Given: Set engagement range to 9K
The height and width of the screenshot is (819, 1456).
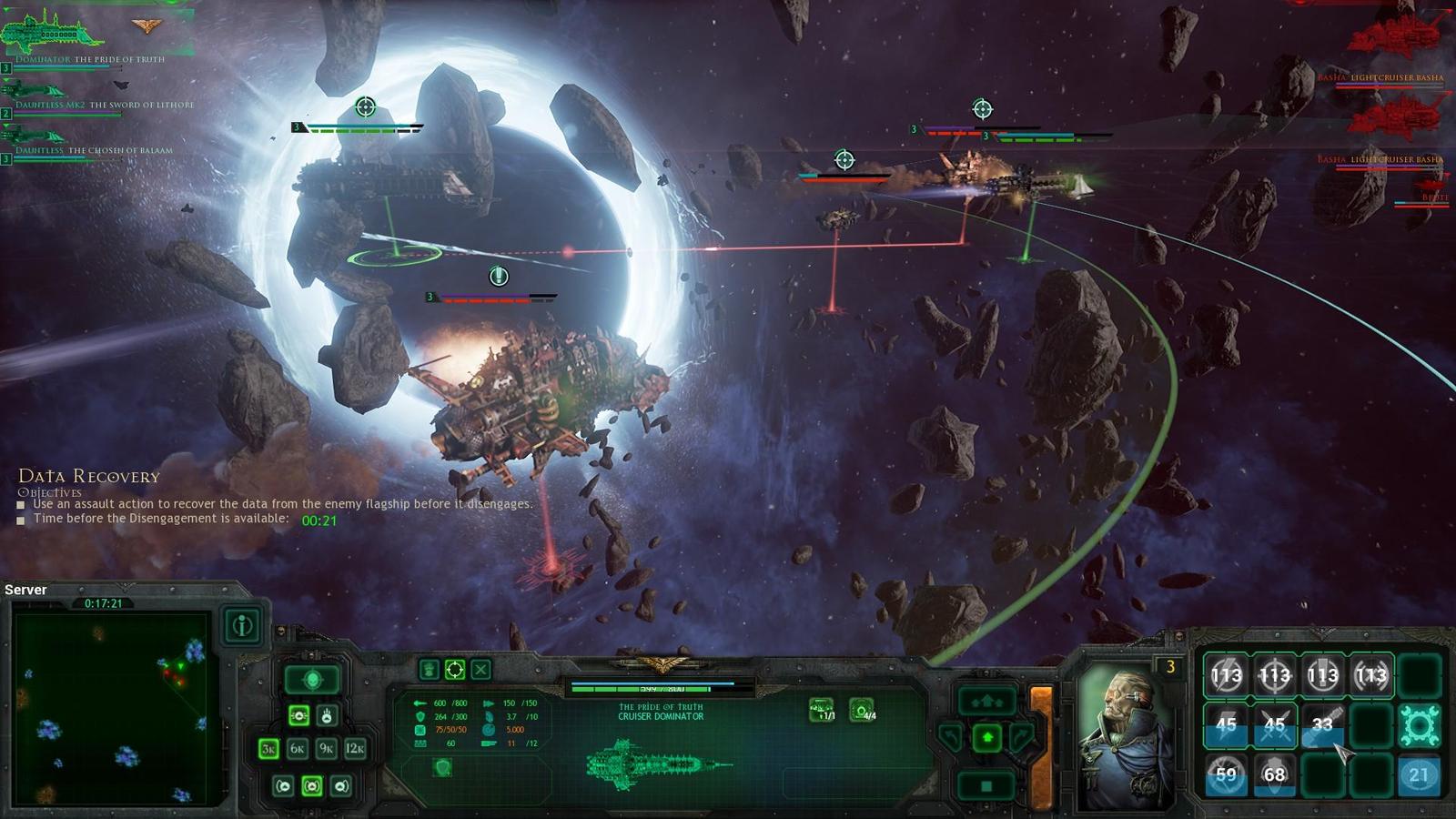Looking at the screenshot, I should coord(327,749).
